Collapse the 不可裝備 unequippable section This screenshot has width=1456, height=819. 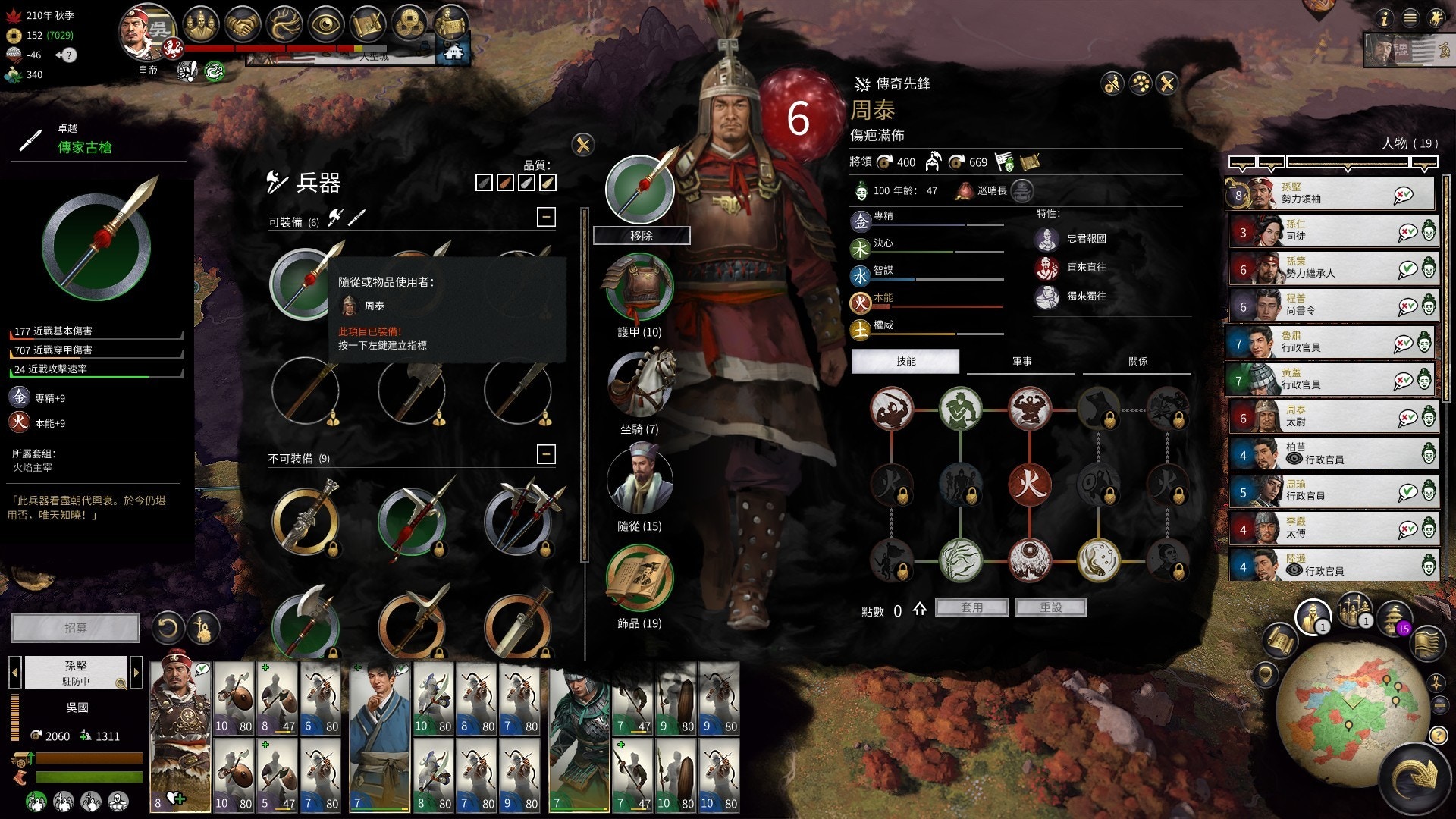(546, 454)
